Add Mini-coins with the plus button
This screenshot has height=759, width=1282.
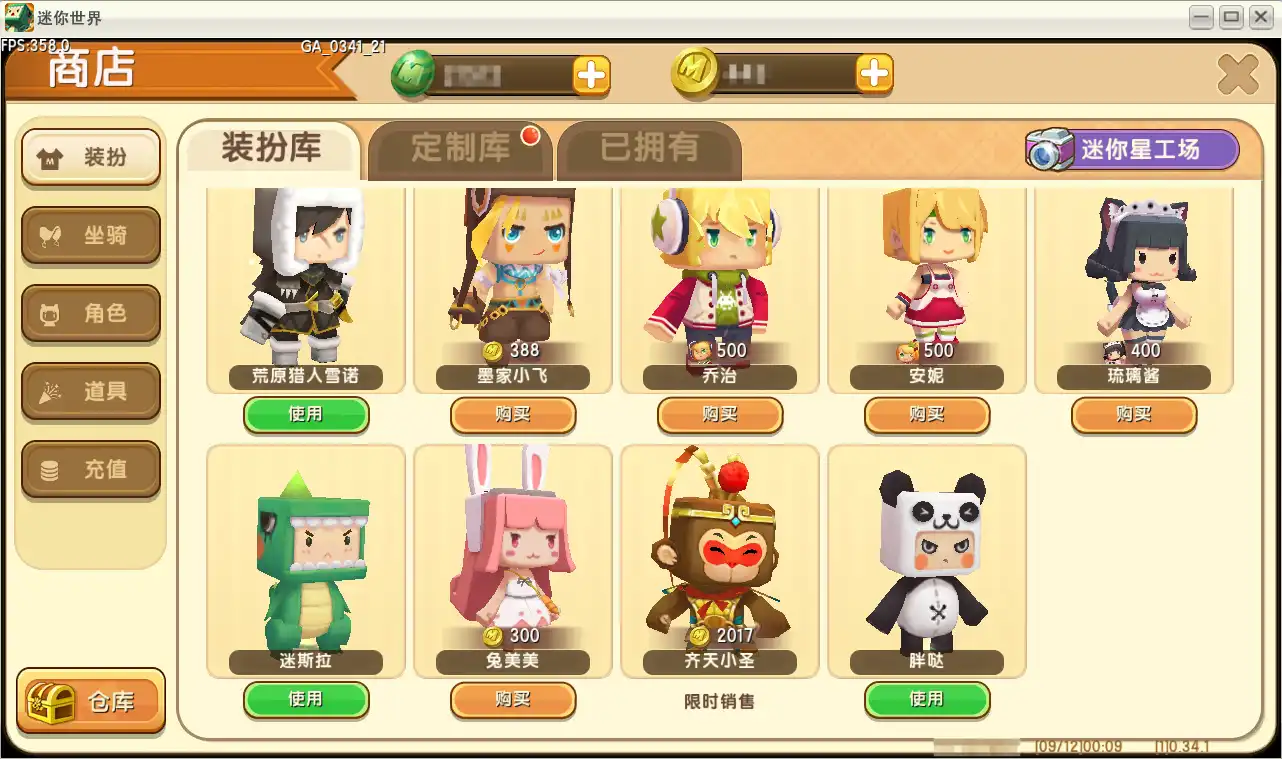pos(875,73)
